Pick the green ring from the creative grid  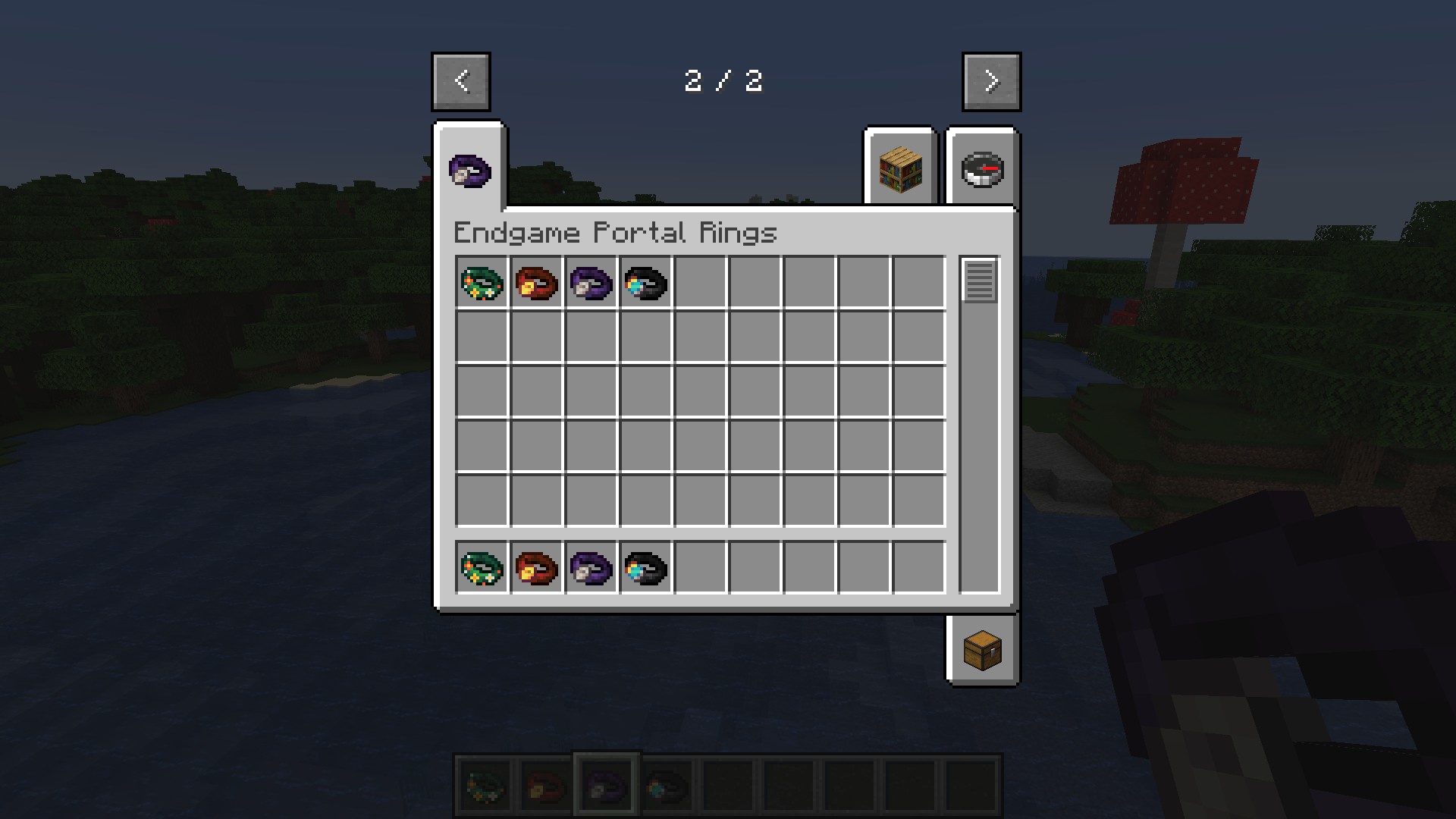pos(482,284)
